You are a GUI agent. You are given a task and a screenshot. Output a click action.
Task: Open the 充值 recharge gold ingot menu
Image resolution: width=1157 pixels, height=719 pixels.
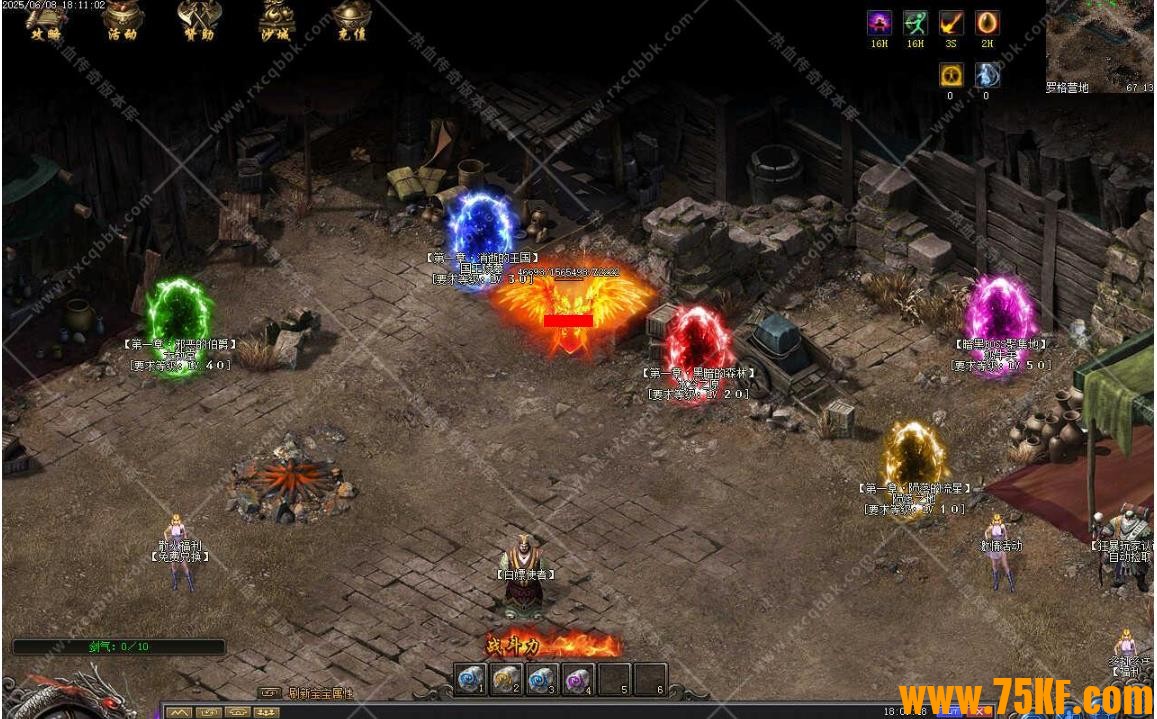(351, 20)
